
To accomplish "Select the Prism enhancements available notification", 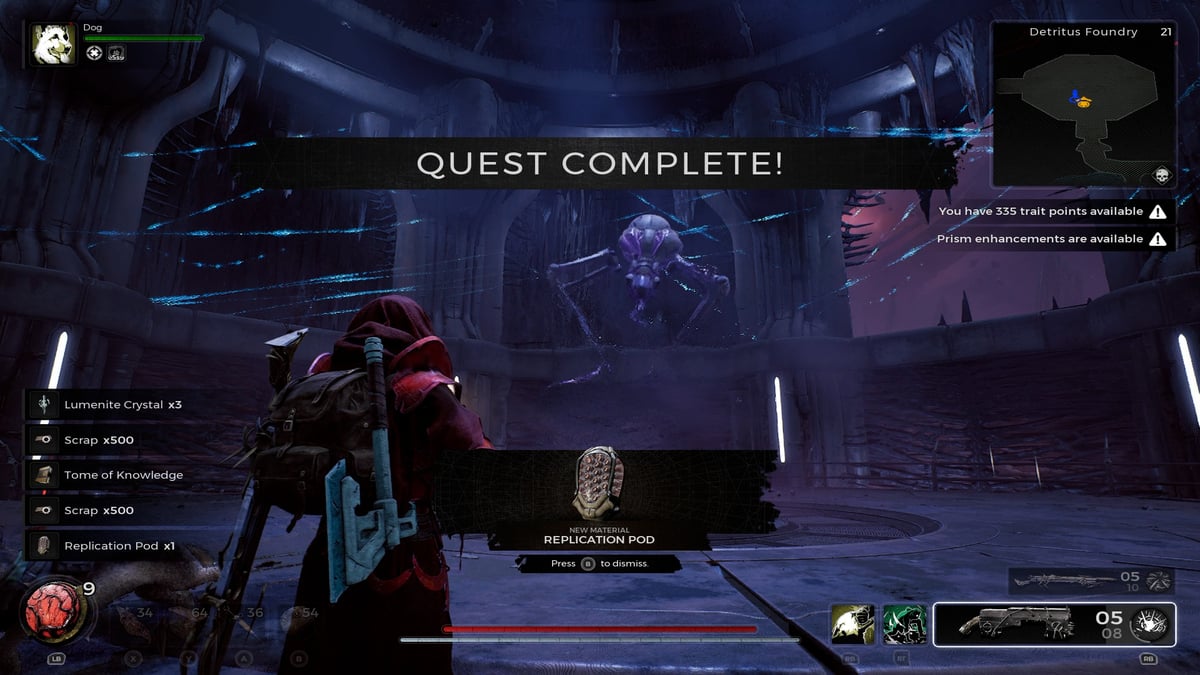I will coord(1052,239).
